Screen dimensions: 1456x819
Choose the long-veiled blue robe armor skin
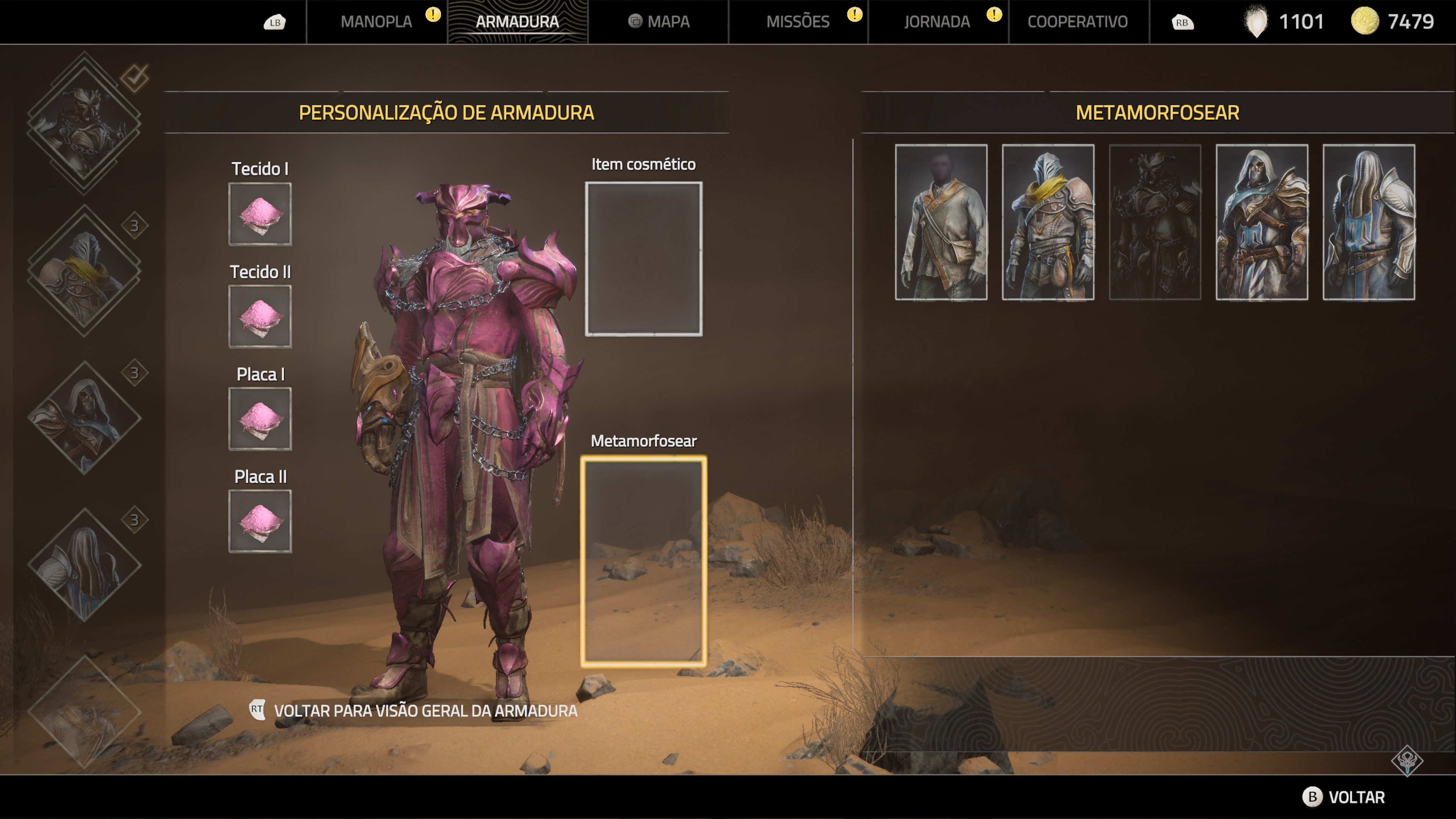[x=1368, y=222]
